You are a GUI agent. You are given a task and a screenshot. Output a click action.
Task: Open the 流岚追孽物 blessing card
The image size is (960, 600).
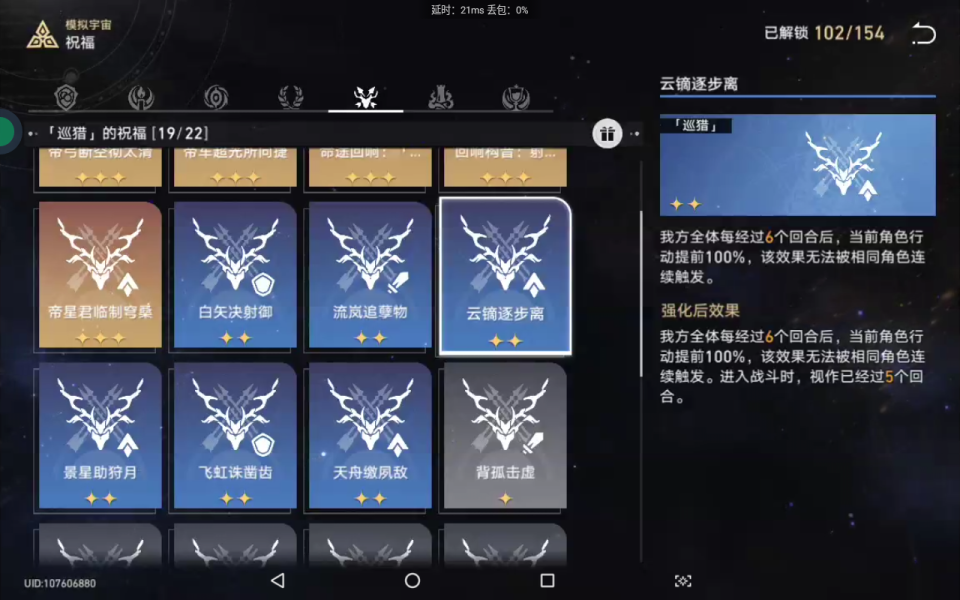[370, 274]
